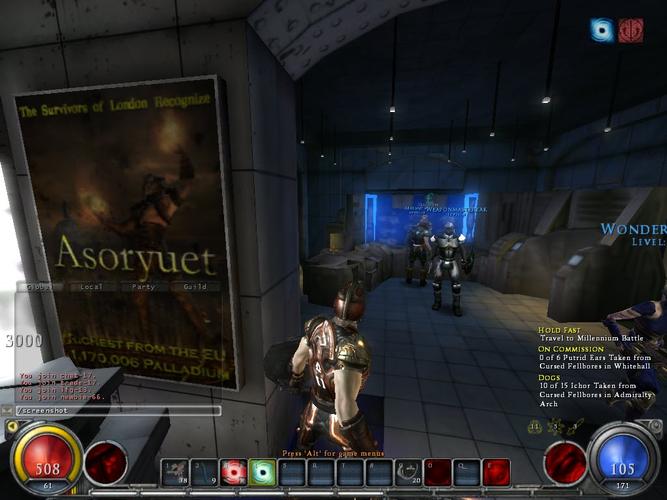Activate the red swirl skill in the hotbar
The image size is (667, 500).
pos(234,471)
